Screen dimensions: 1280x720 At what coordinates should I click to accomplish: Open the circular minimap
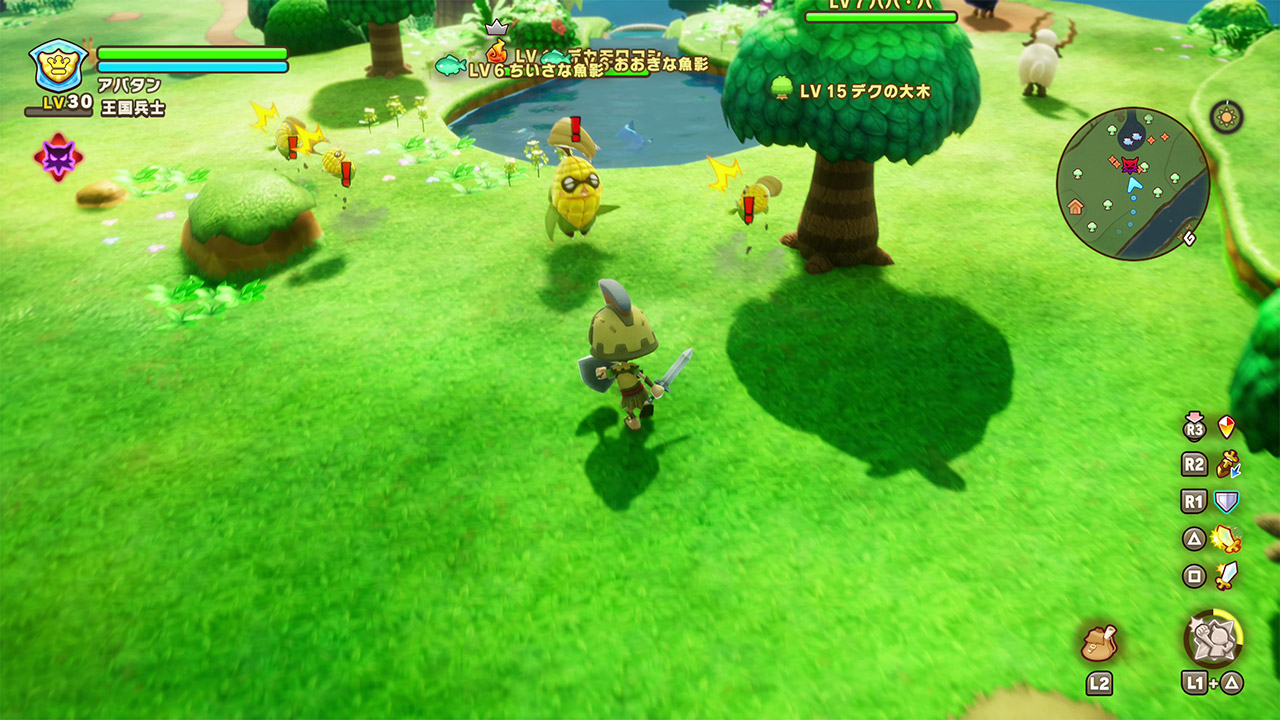1133,184
